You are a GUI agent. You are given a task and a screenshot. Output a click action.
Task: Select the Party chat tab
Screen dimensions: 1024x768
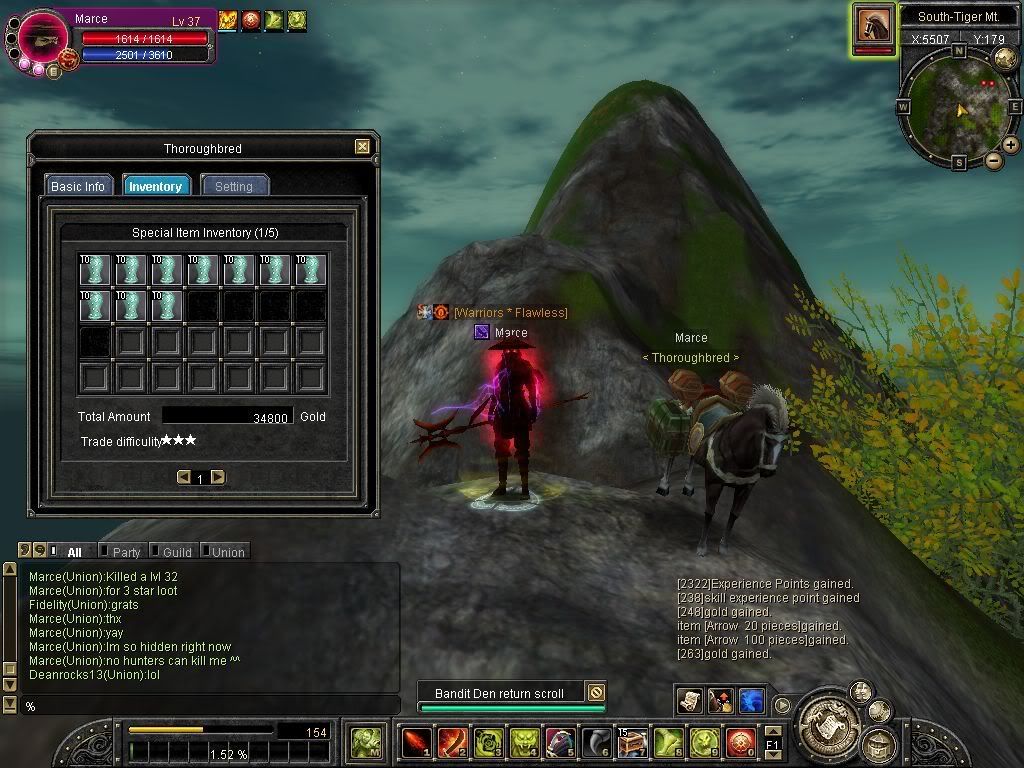(126, 552)
